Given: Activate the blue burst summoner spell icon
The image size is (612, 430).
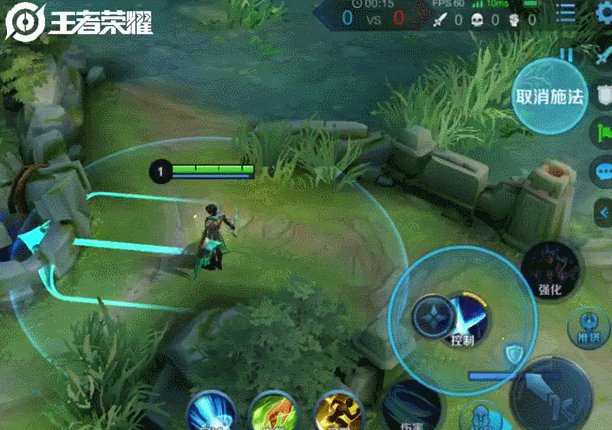Looking at the screenshot, I should (x=211, y=411).
